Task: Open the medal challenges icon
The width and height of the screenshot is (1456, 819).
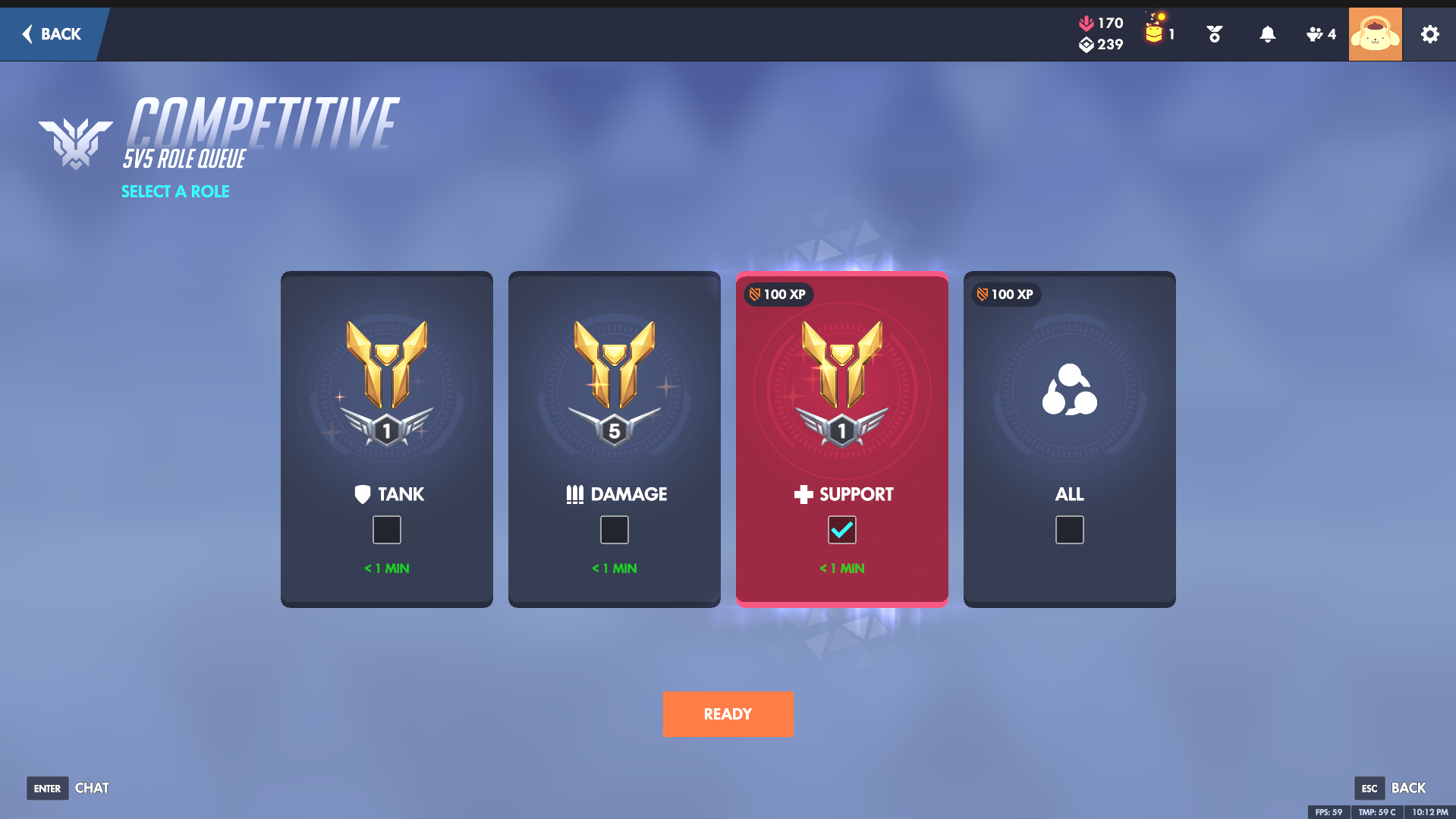Action: pos(1214,34)
